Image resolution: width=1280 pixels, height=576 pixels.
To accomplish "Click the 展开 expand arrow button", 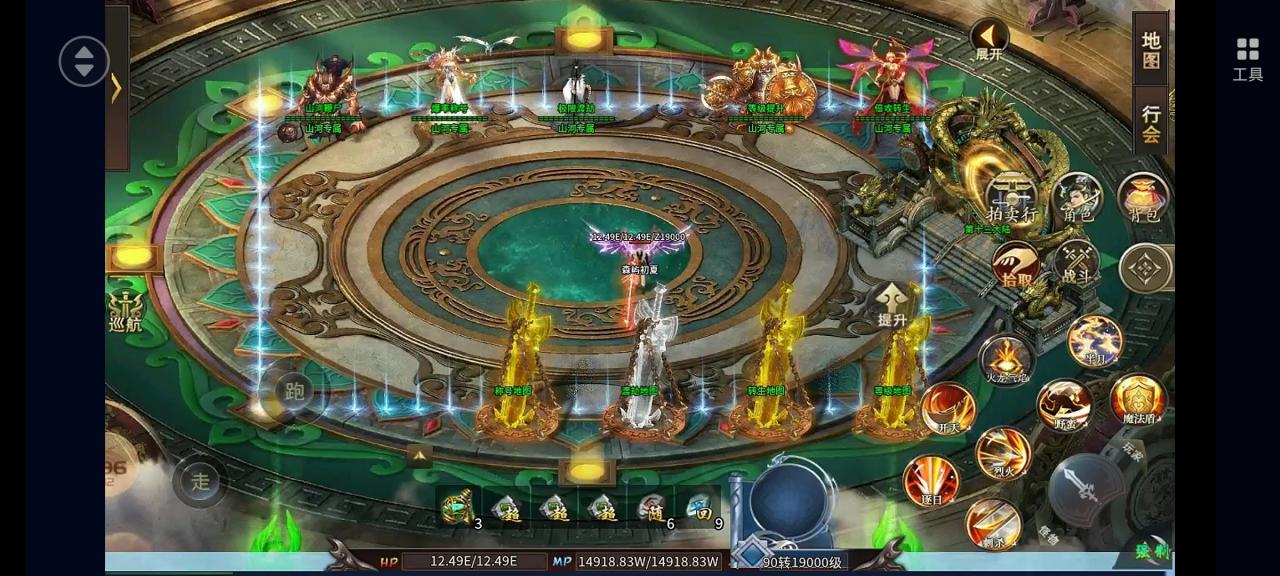I will click(989, 41).
